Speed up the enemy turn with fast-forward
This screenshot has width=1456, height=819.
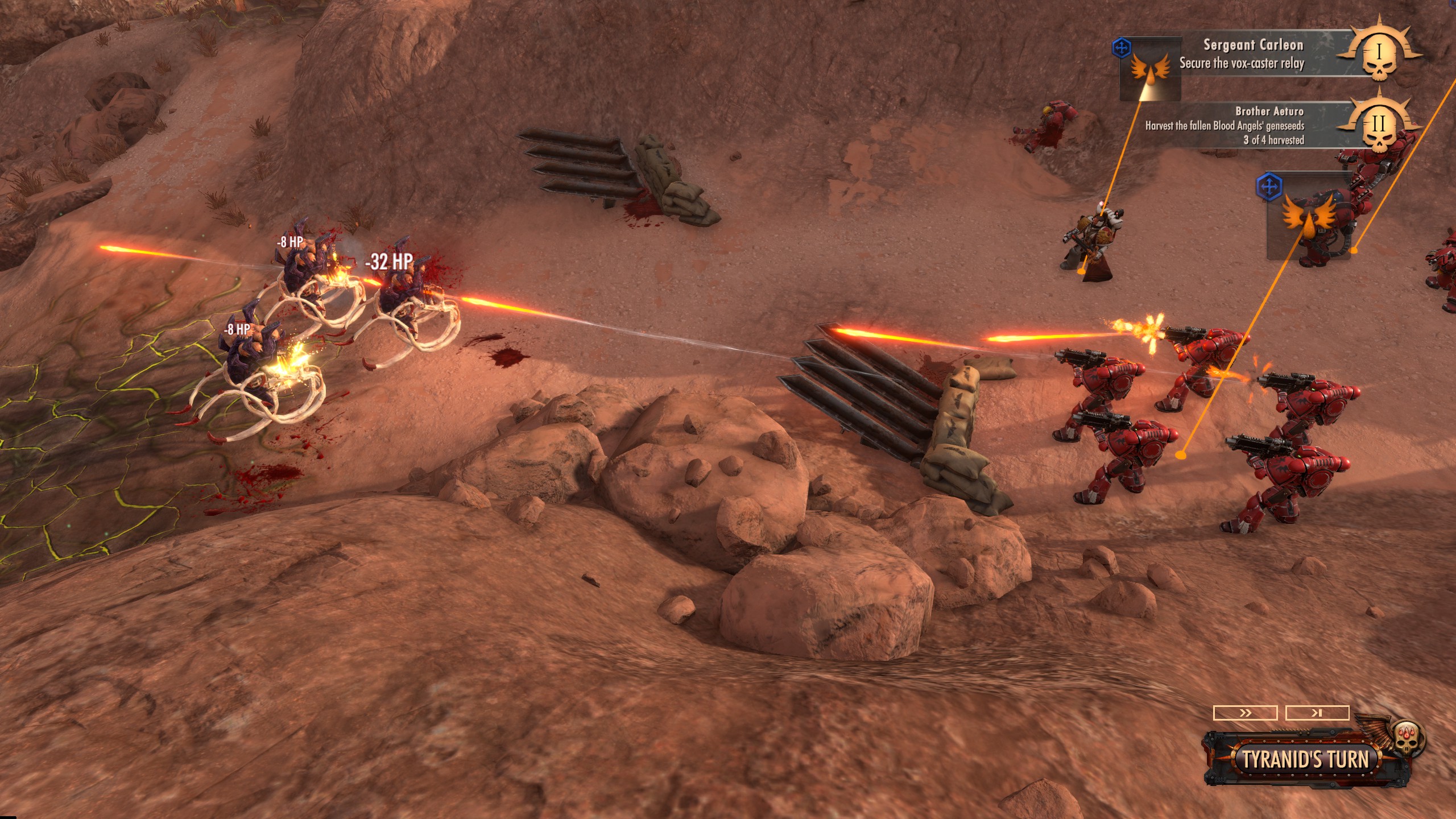[x=1245, y=713]
